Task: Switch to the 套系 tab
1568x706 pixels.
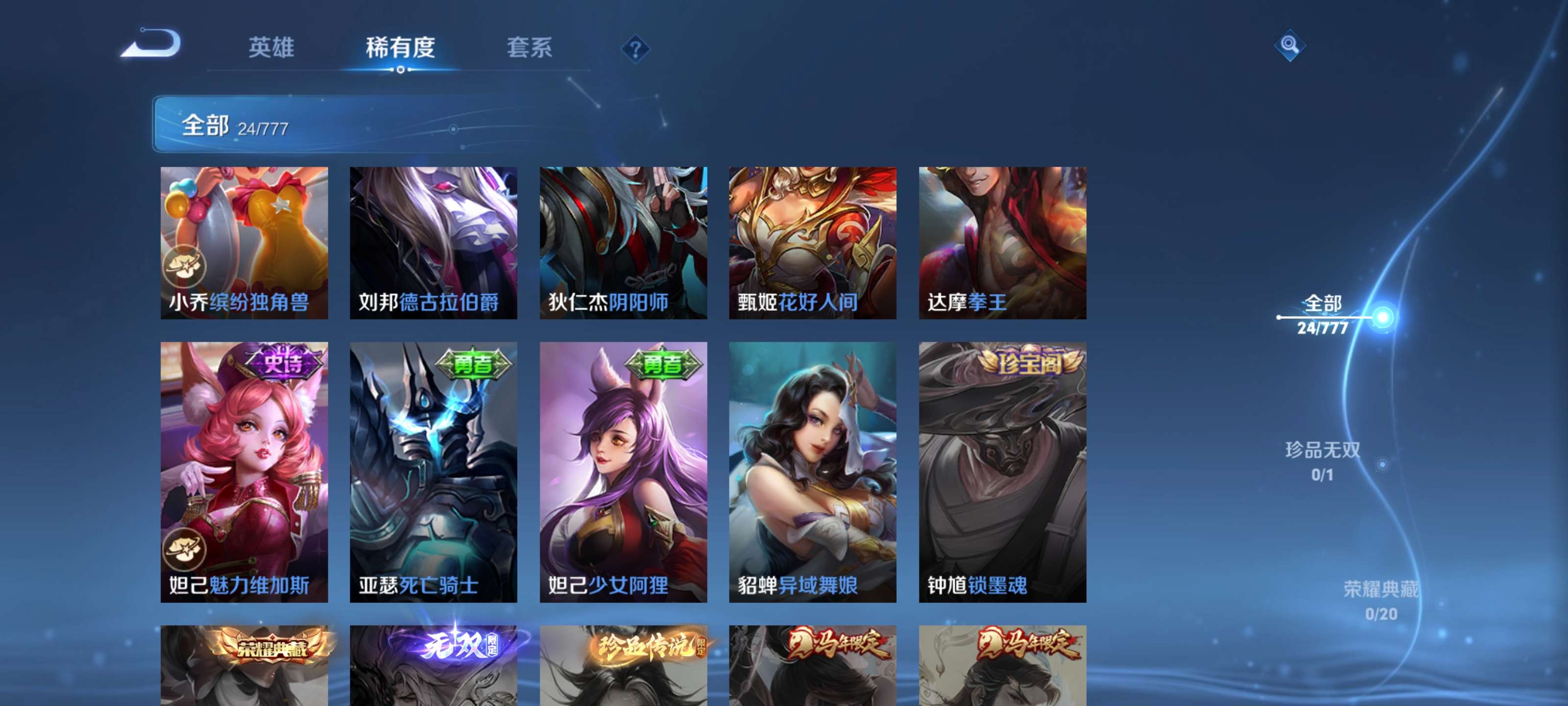Action: coord(530,49)
